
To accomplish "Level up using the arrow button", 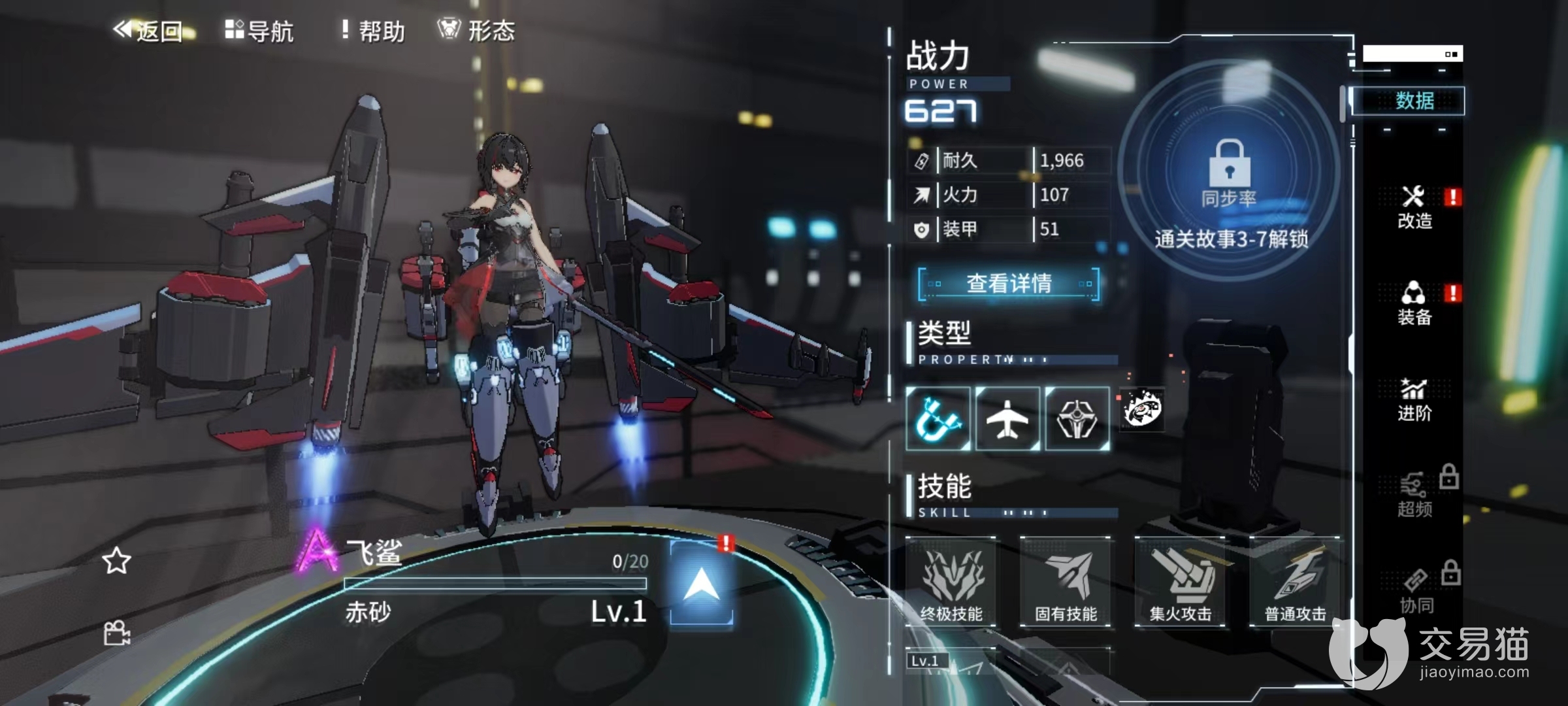I will (x=702, y=583).
